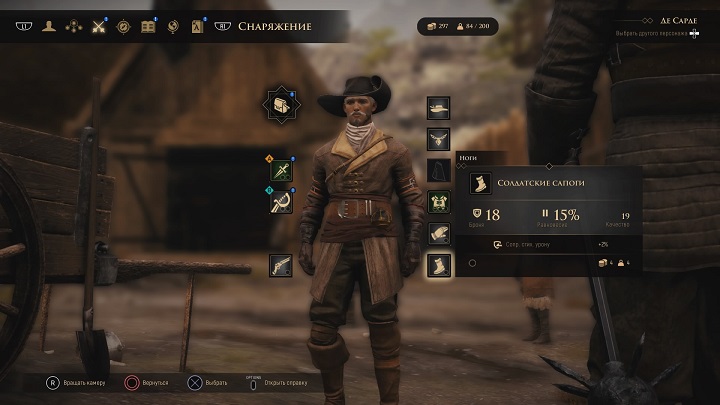Open the character silhouette tab

click(x=49, y=26)
